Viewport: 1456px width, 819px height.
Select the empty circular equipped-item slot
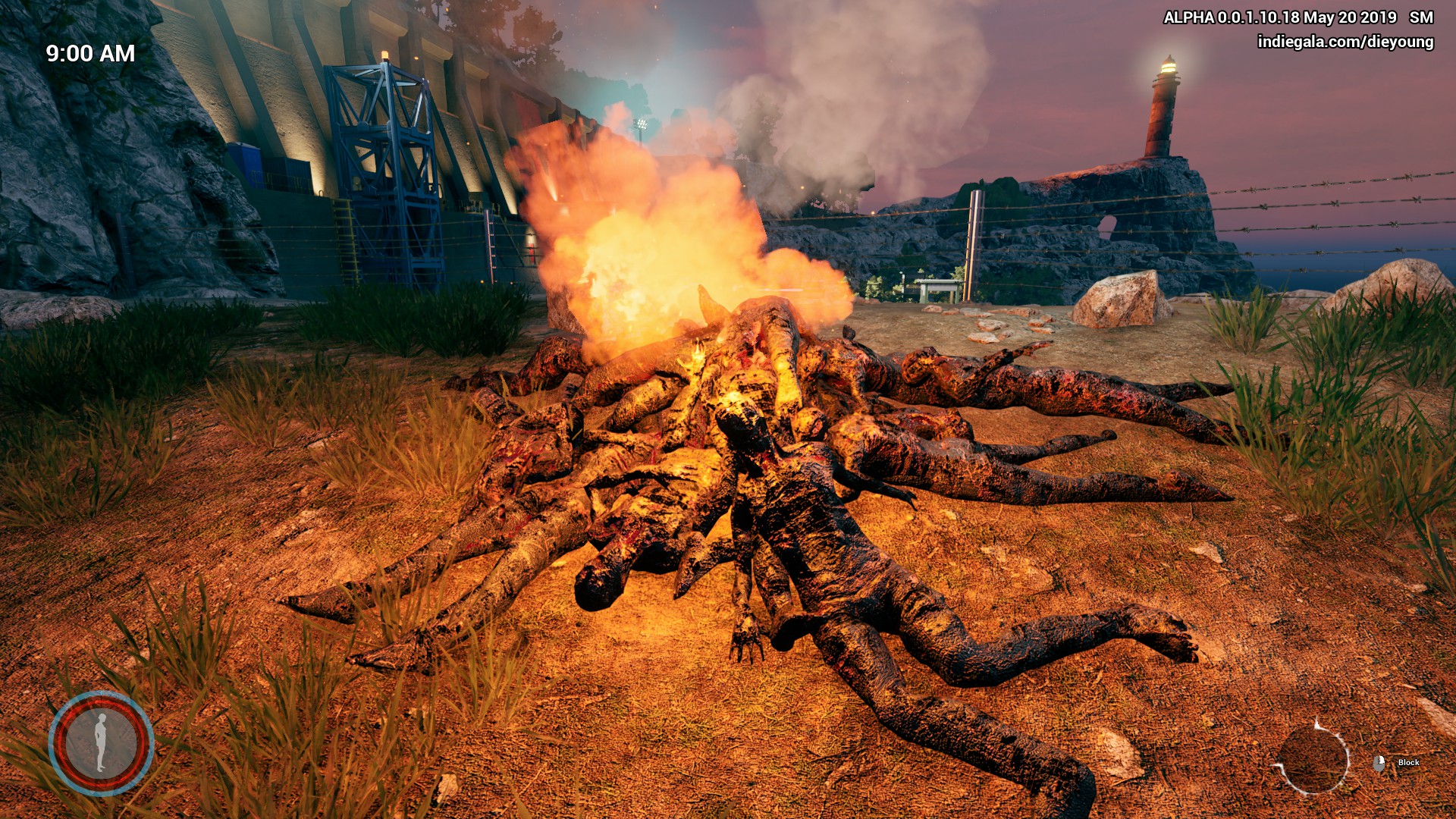pos(1313,759)
